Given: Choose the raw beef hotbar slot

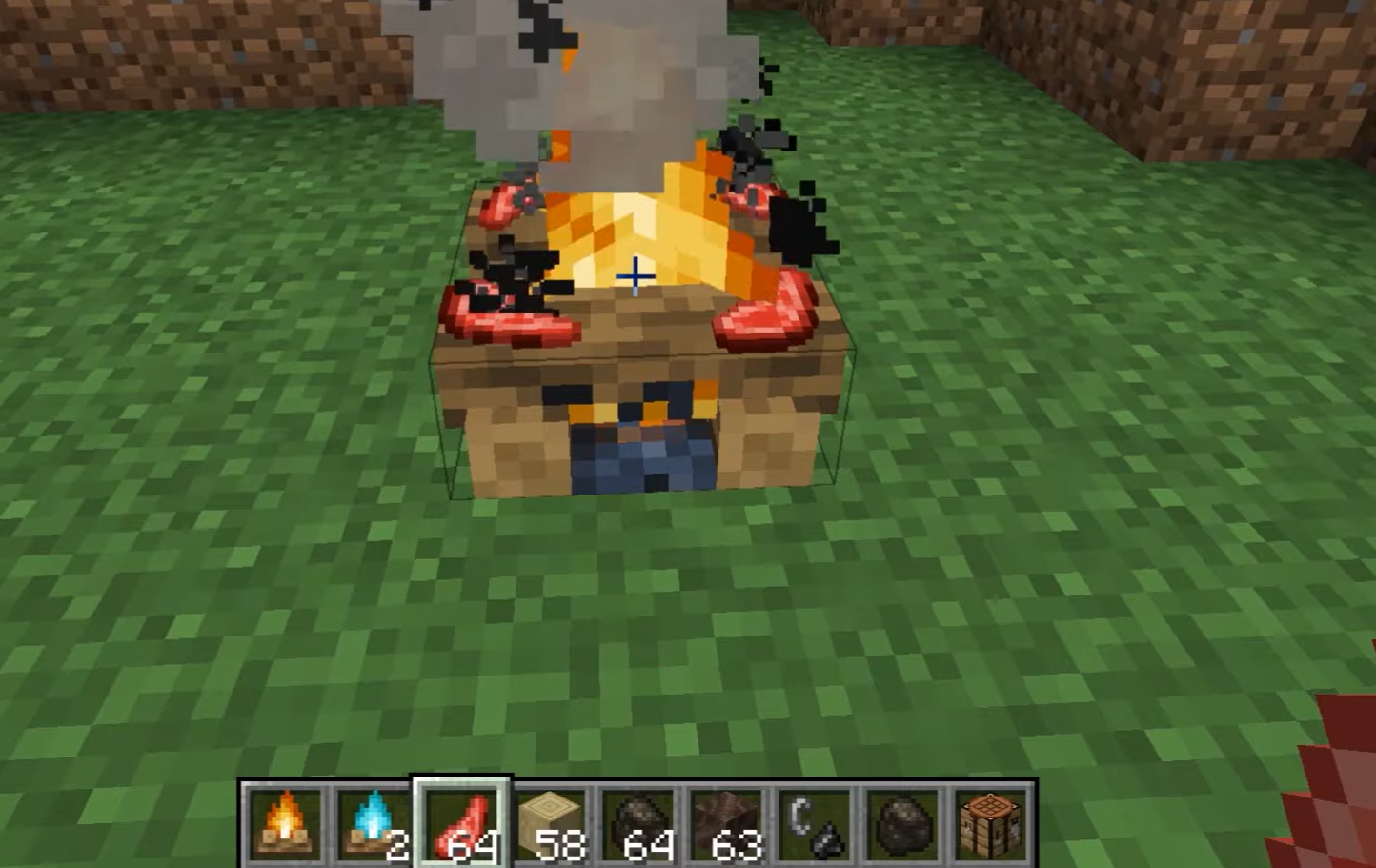Looking at the screenshot, I should pyautogui.click(x=461, y=822).
